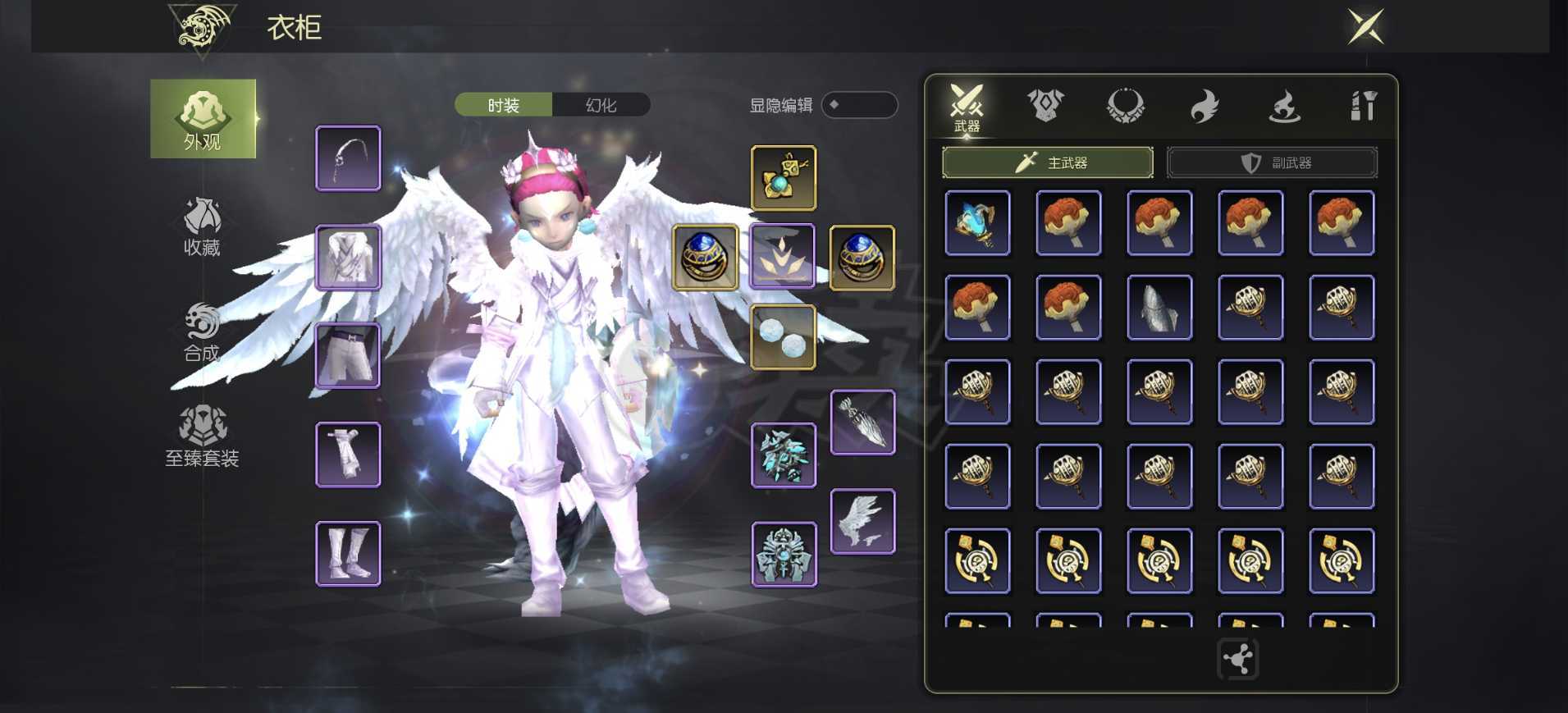Show the 主武器 main weapon list
1568x713 pixels.
[1047, 162]
